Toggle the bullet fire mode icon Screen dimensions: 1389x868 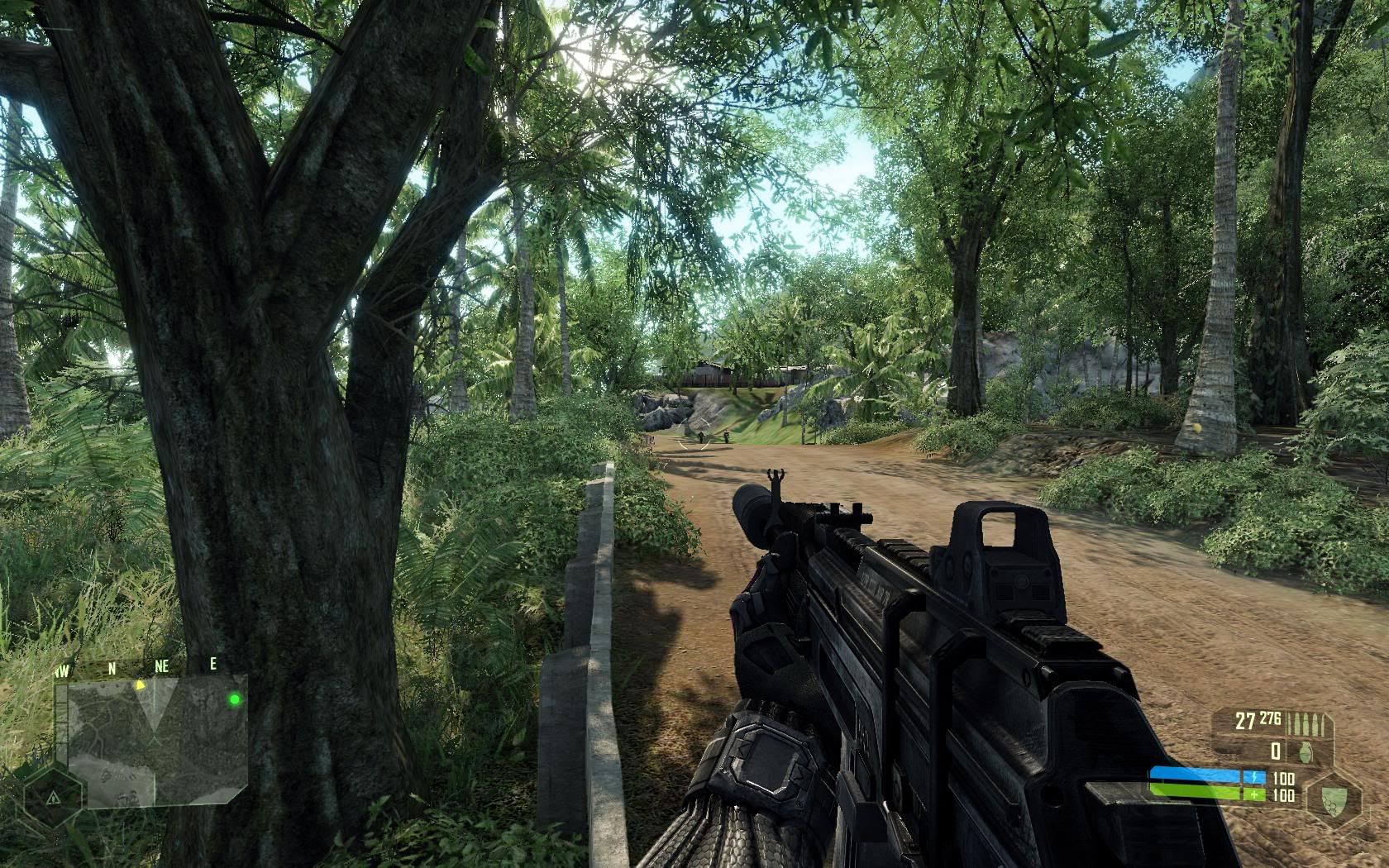pyautogui.click(x=1310, y=722)
